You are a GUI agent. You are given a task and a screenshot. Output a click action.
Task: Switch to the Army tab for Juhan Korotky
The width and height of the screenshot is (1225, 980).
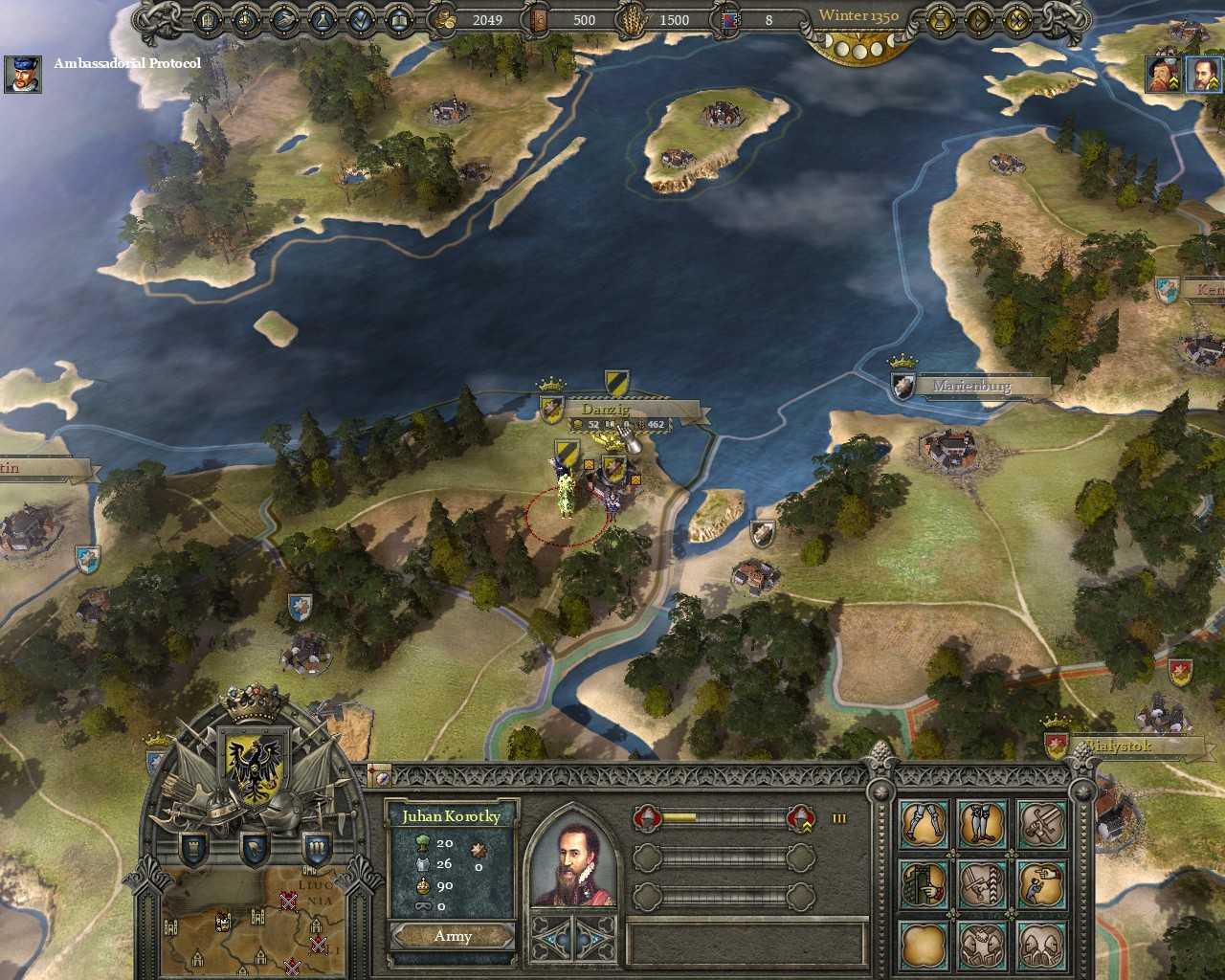451,936
